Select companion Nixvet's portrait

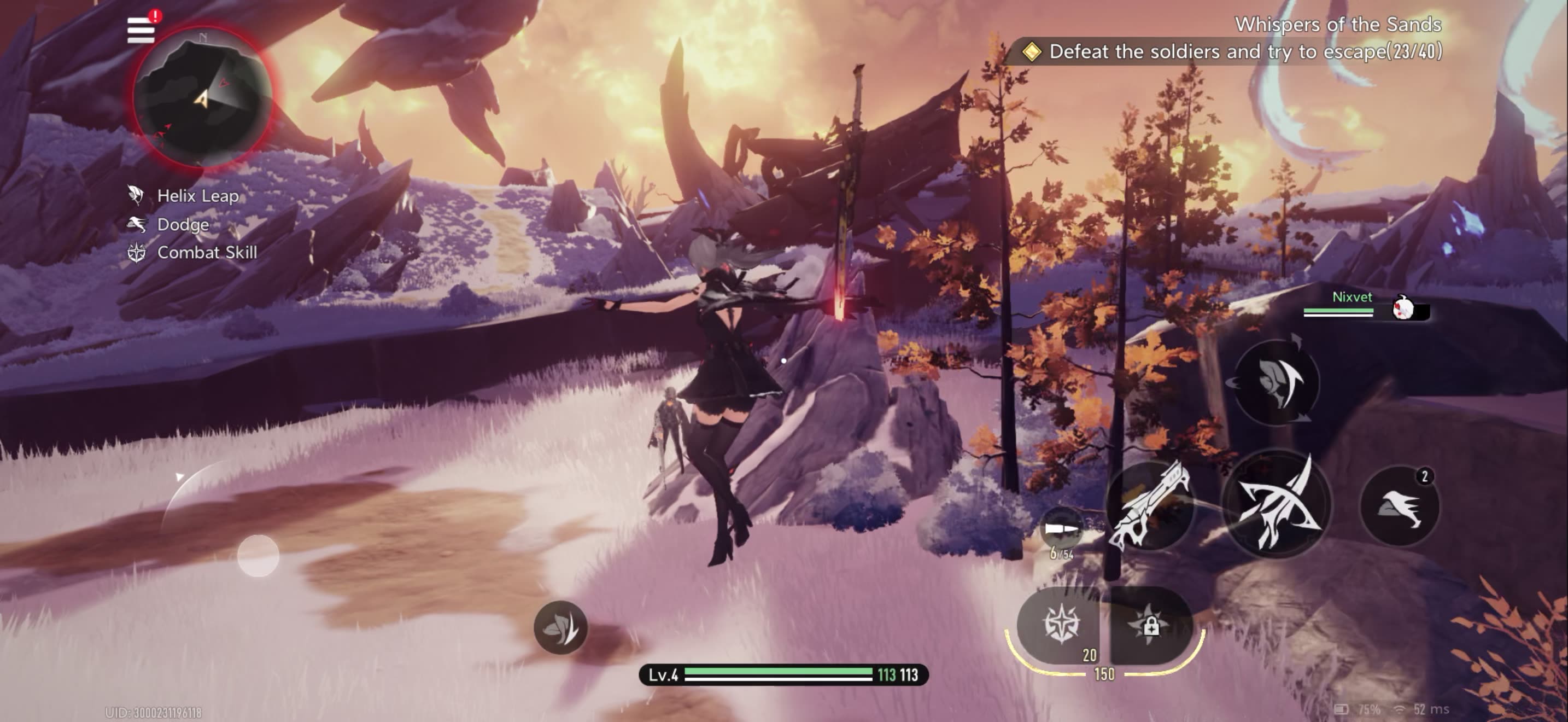point(1403,308)
